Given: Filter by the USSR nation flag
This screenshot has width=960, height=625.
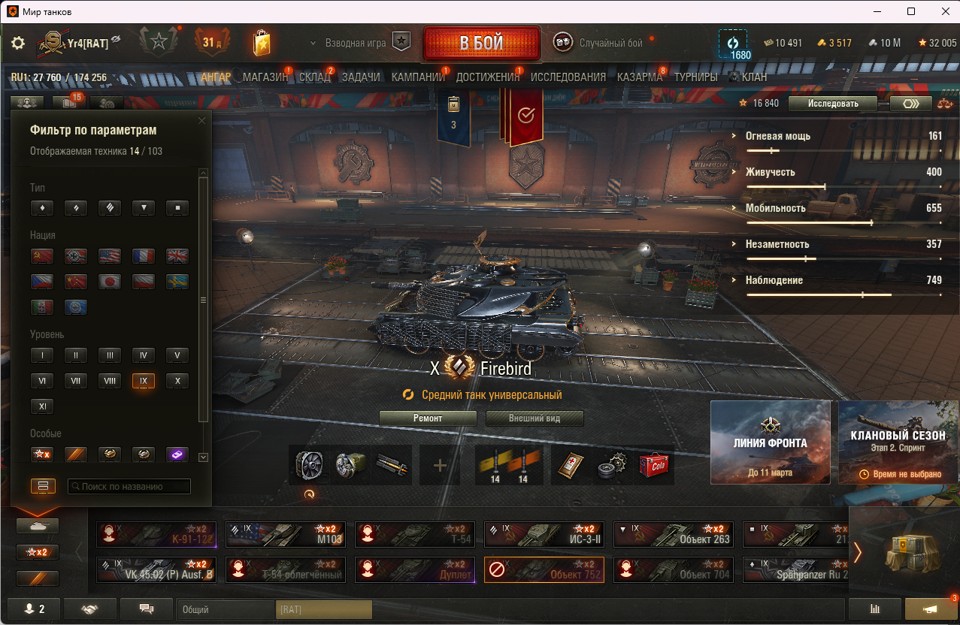Looking at the screenshot, I should click(x=42, y=256).
